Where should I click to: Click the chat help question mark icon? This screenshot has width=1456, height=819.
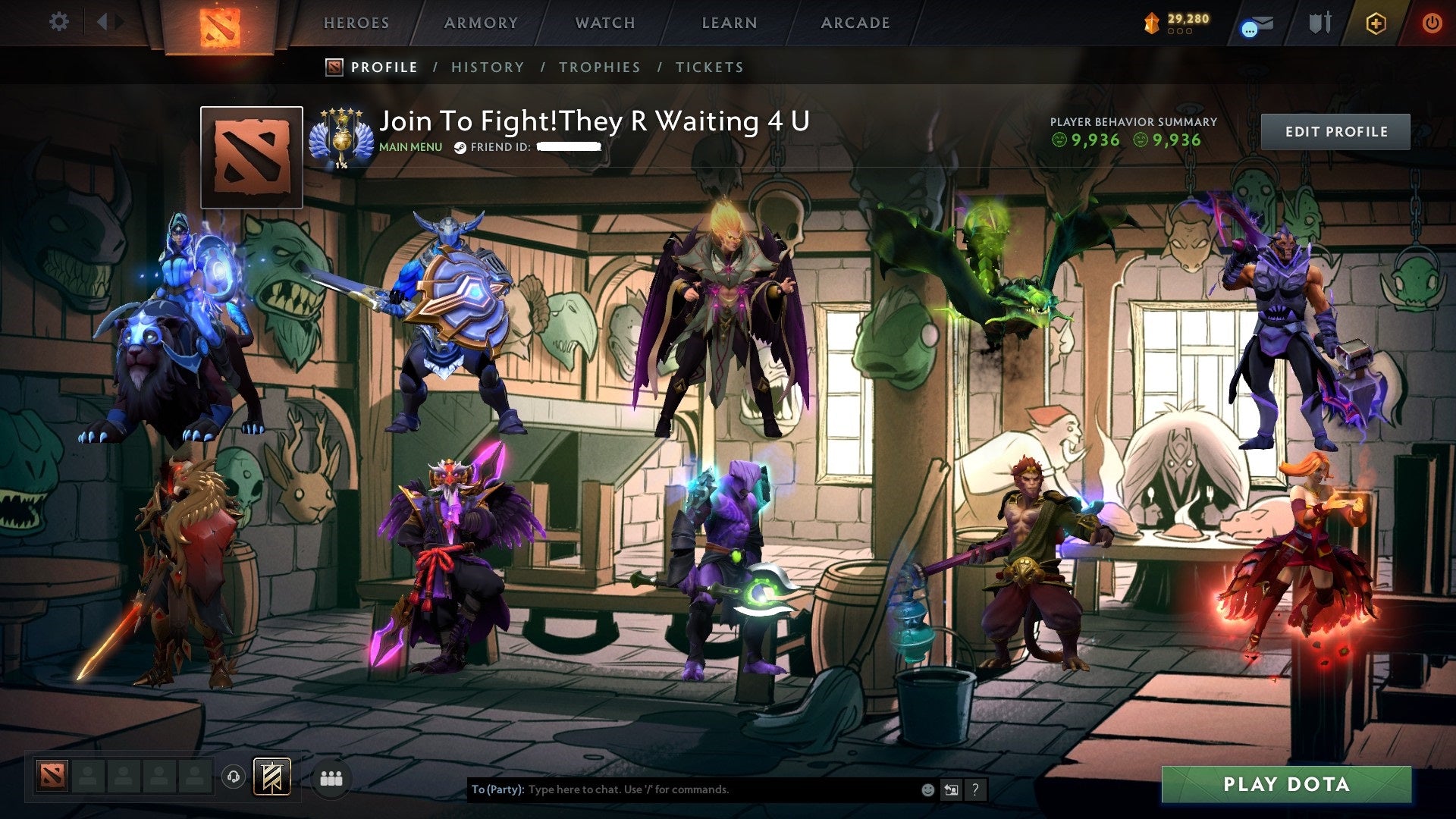(x=975, y=789)
